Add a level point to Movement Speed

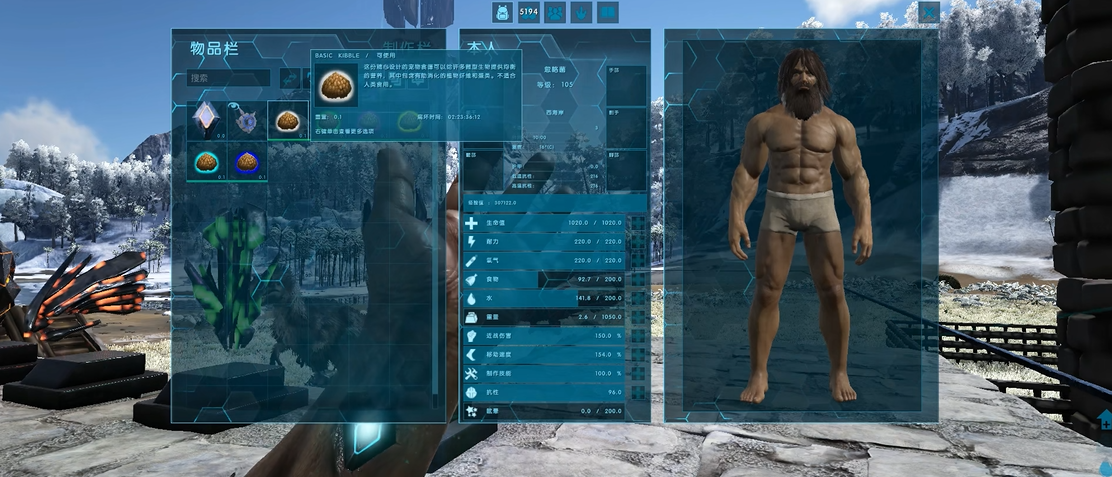[637, 354]
